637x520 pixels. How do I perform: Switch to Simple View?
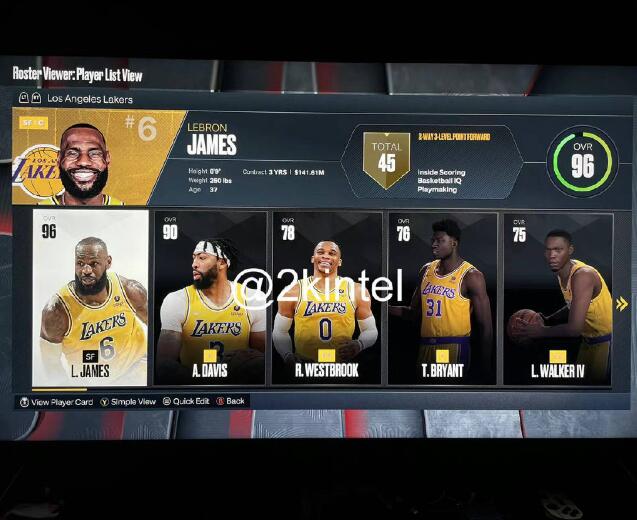(128, 402)
